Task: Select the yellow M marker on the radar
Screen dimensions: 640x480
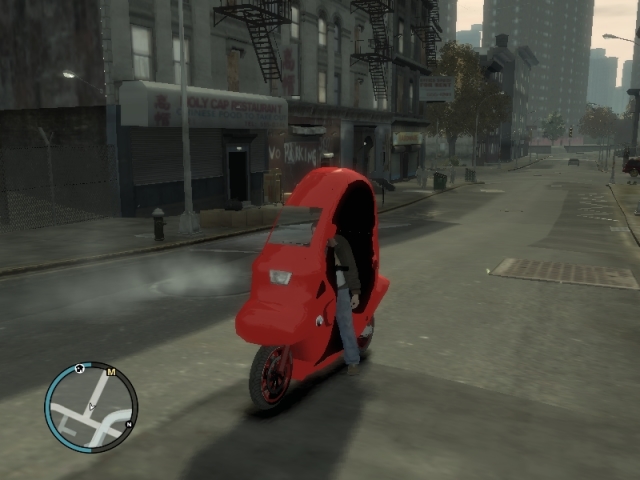Action: (x=111, y=372)
